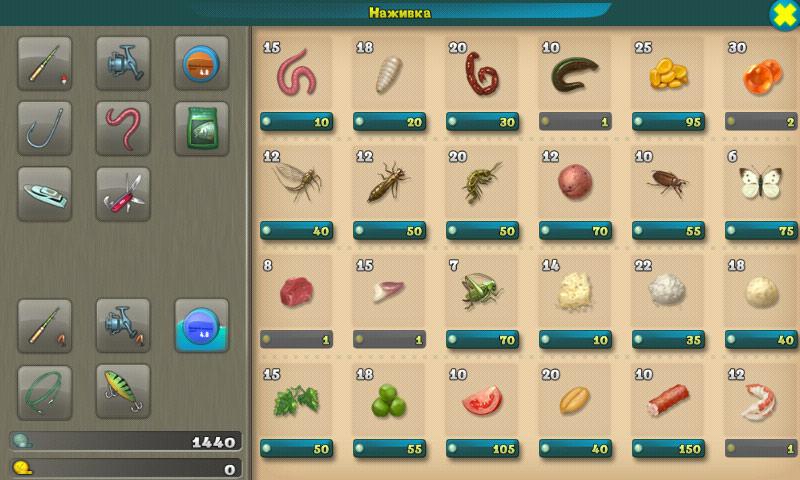
Task: Open the fishing rods category
Action: tap(45, 63)
